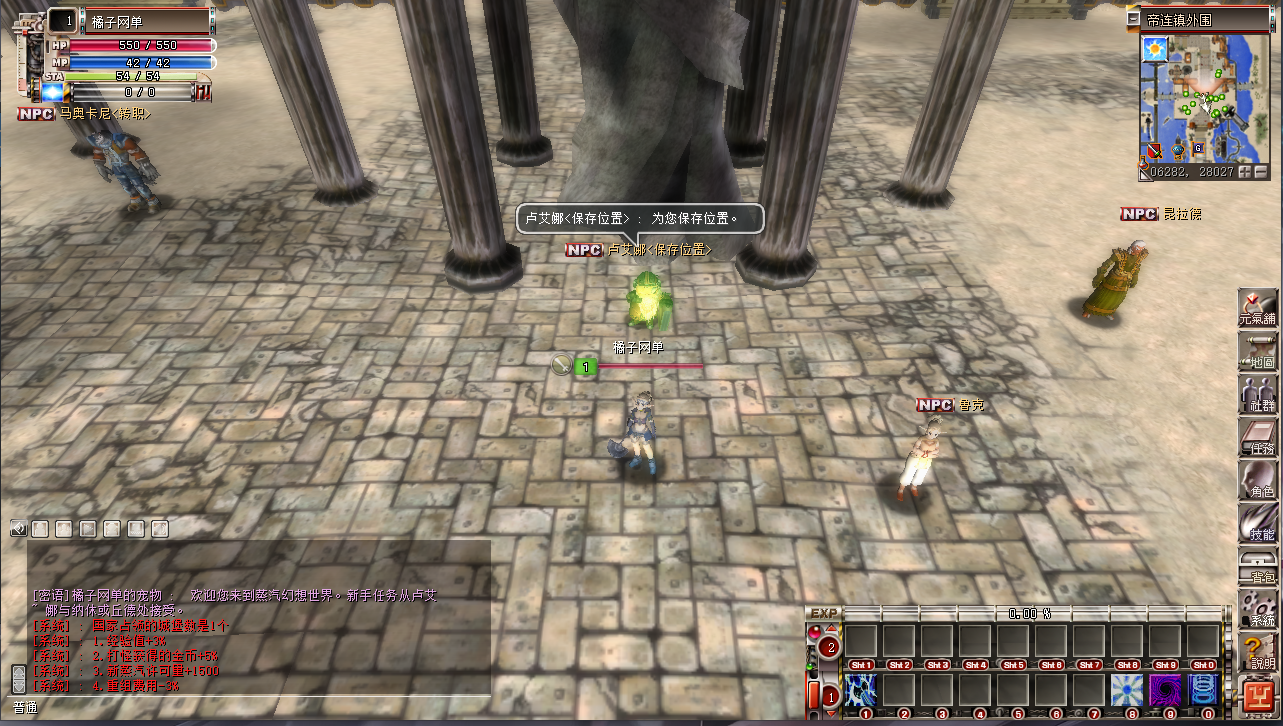Open the 背包 backpack inventory
The image size is (1283, 726).
[1257, 565]
